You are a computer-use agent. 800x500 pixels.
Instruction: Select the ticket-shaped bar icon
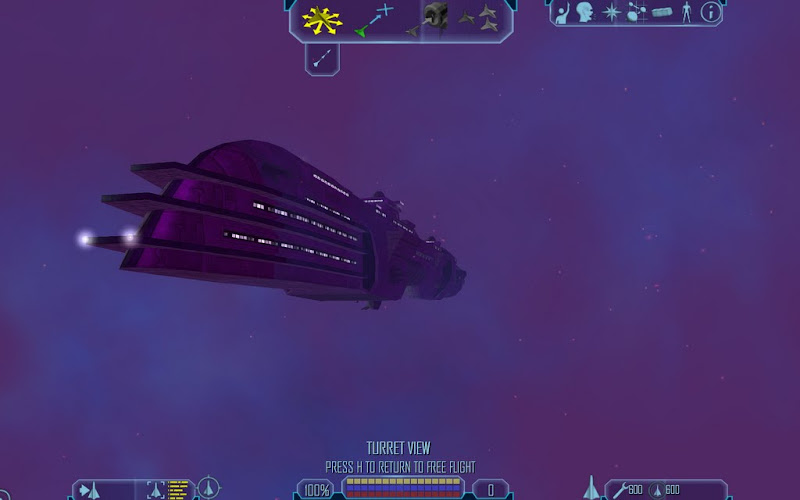[662, 13]
